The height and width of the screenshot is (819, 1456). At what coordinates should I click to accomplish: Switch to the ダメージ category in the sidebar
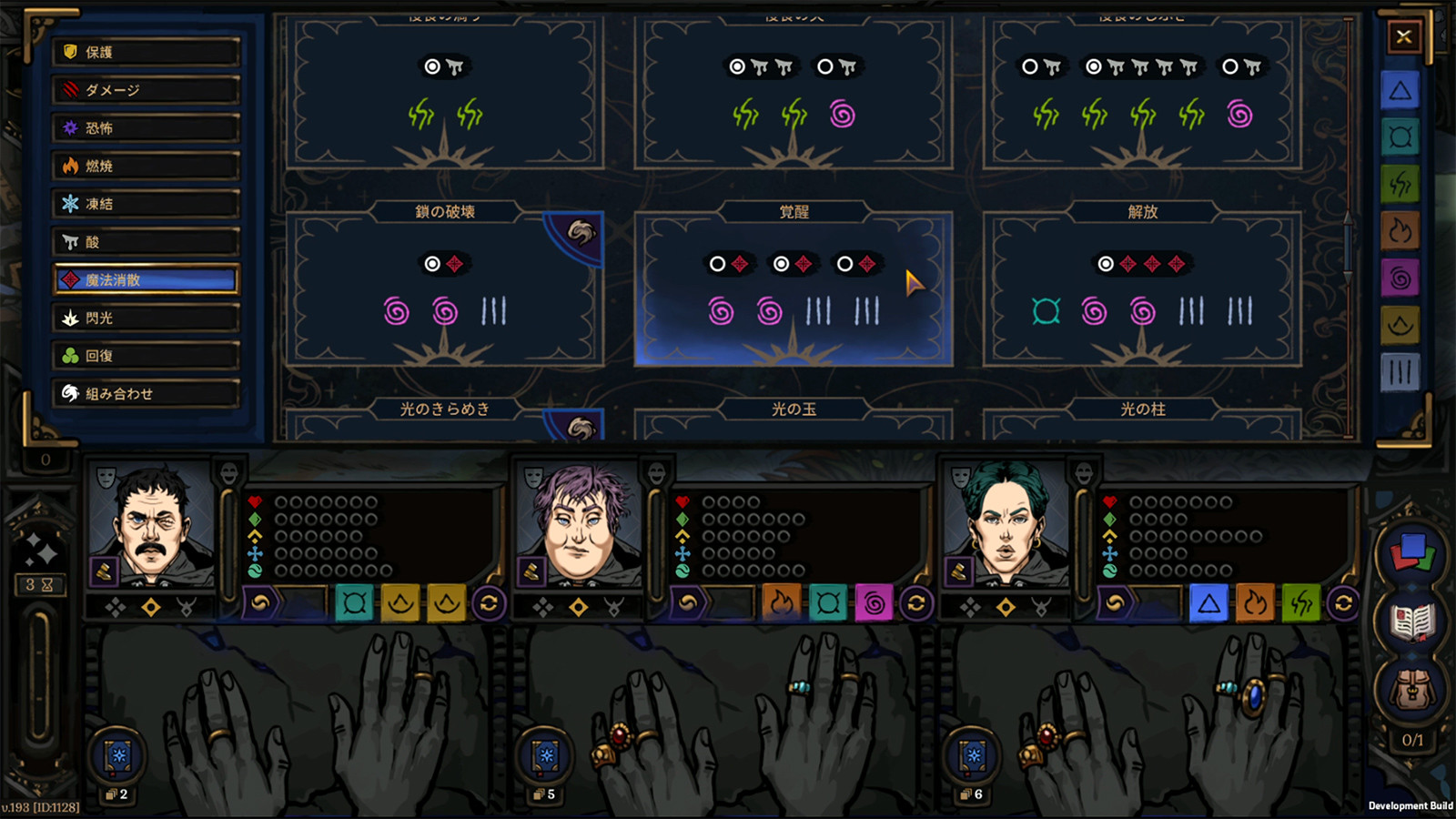(x=146, y=90)
